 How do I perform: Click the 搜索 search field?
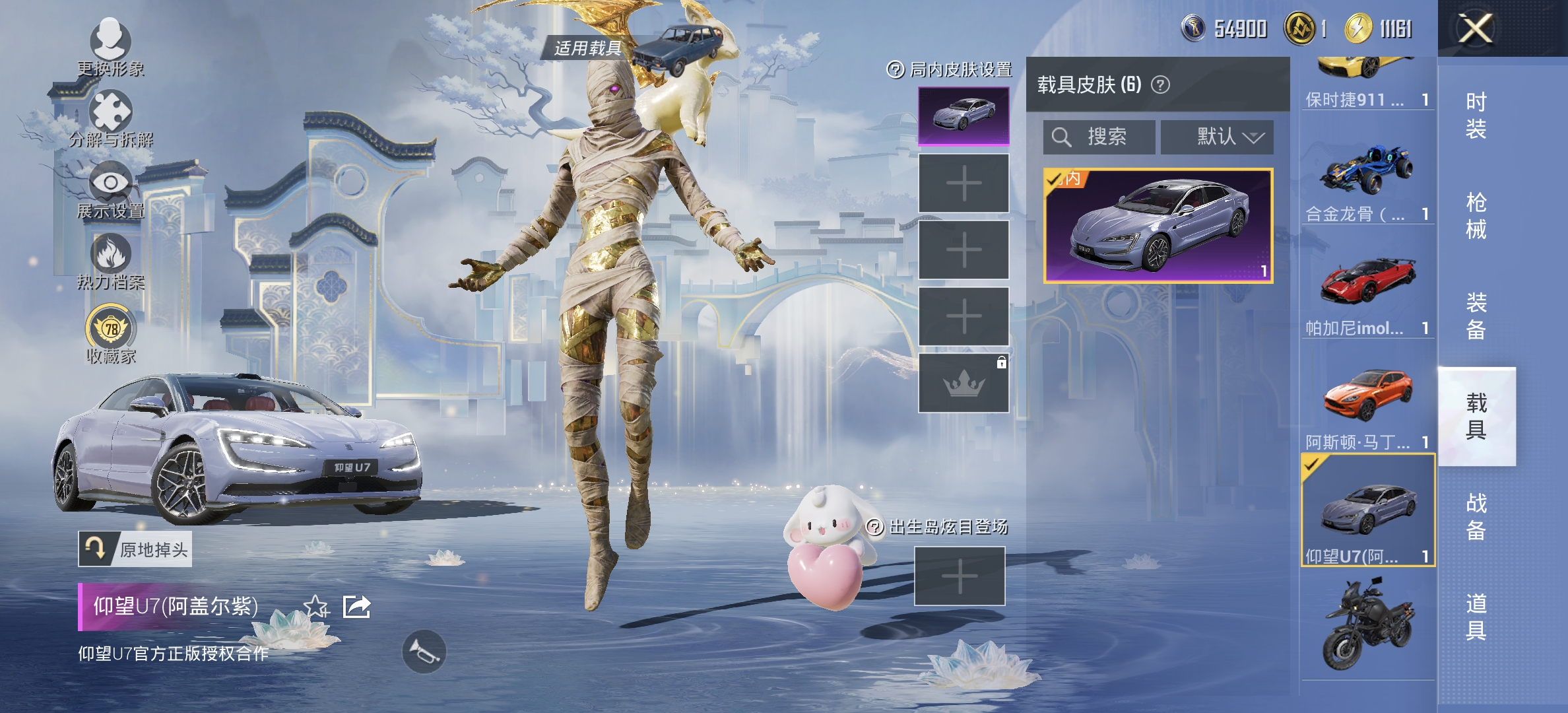[1099, 137]
